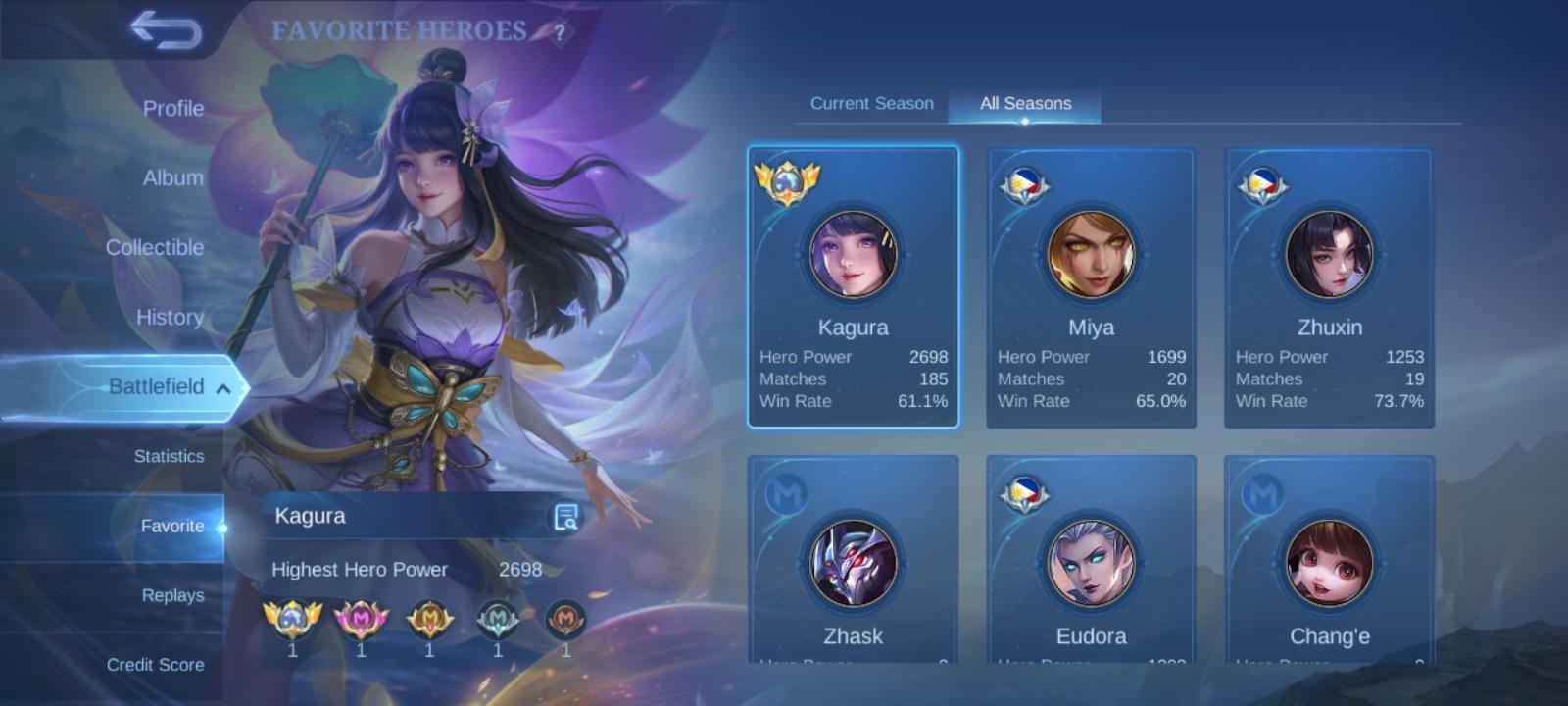This screenshot has height=706, width=1568.
Task: Switch to the Current Season tab
Action: (871, 103)
